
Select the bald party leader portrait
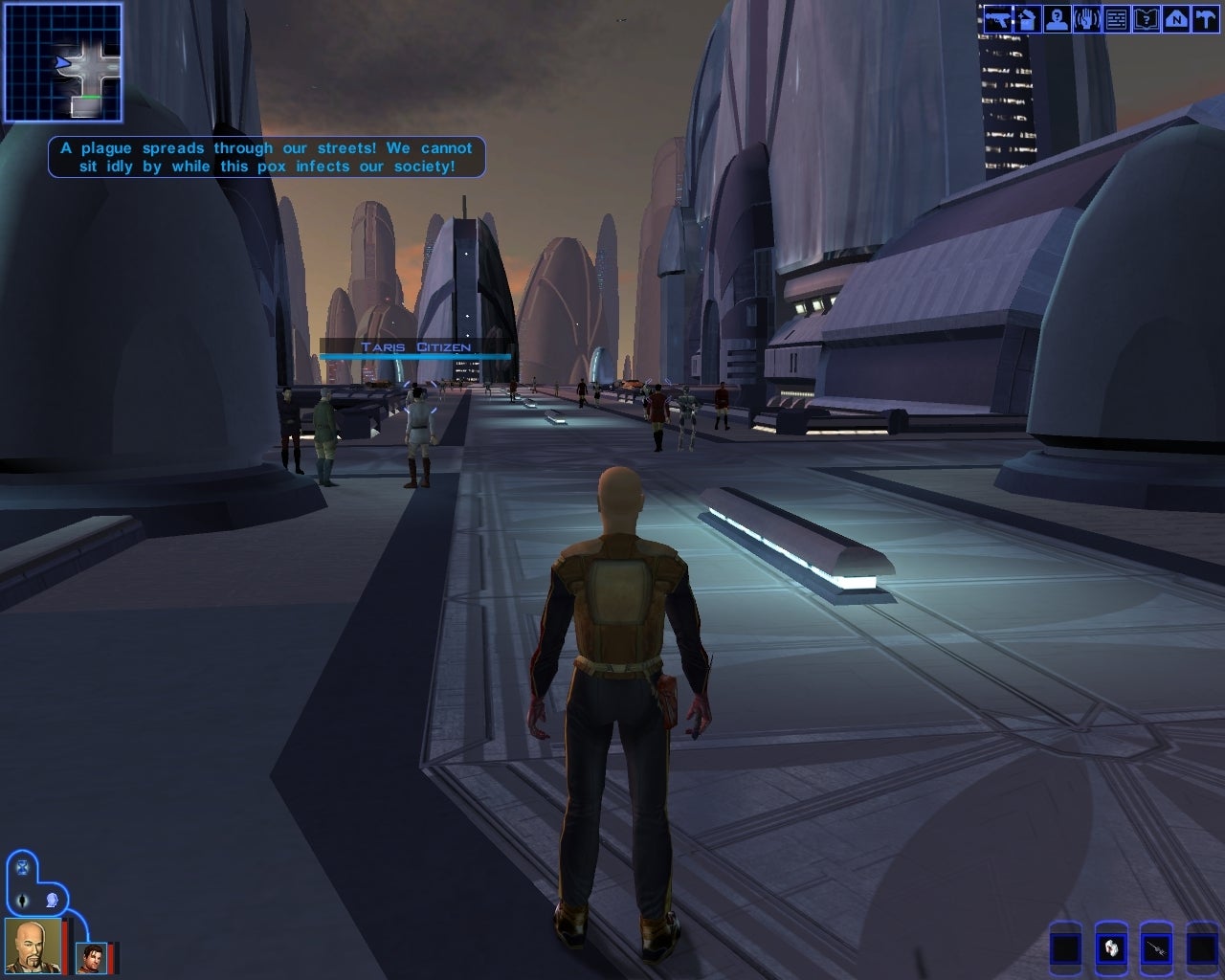click(32, 945)
